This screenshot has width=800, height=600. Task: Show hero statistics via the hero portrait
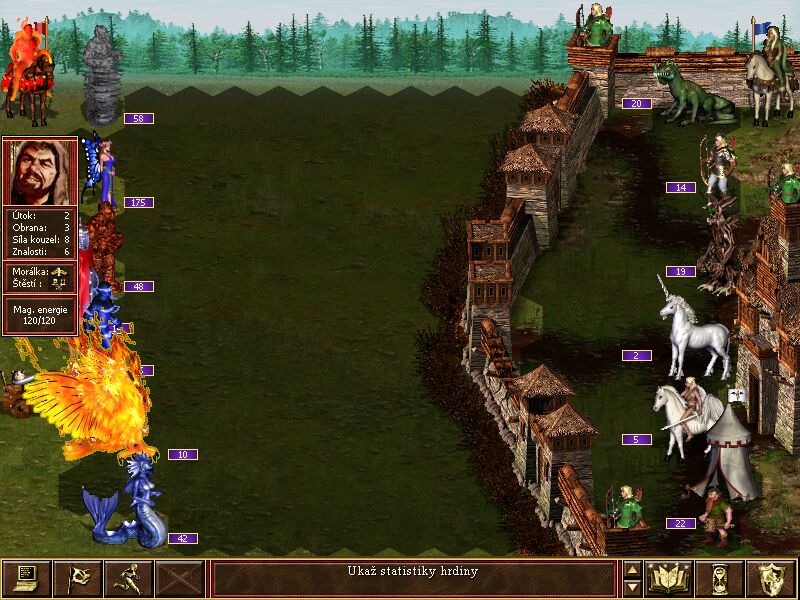40,172
